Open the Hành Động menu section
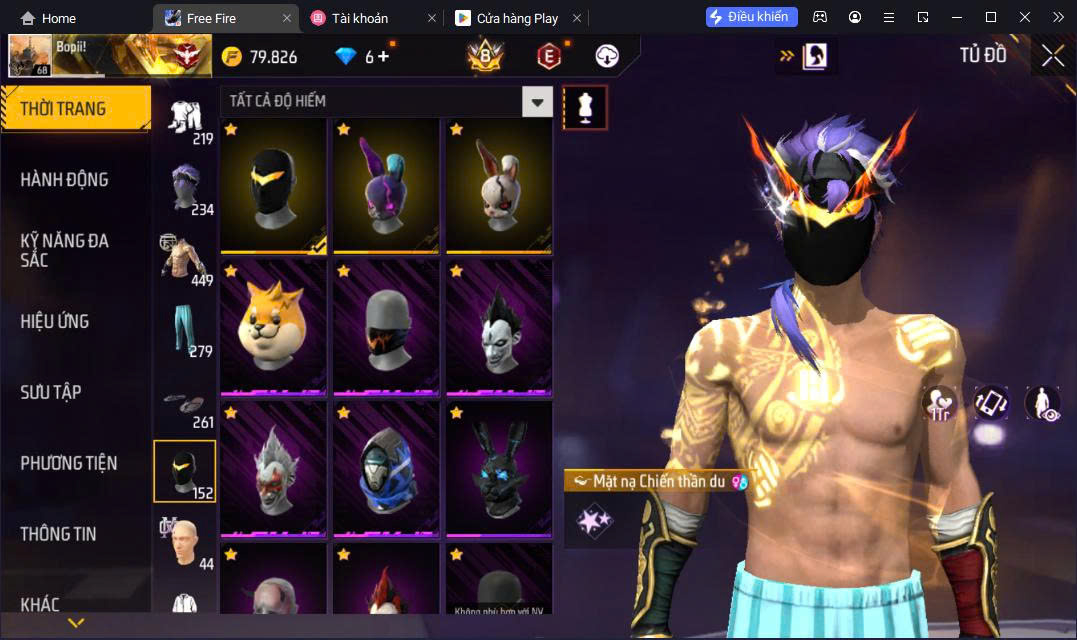 click(64, 180)
